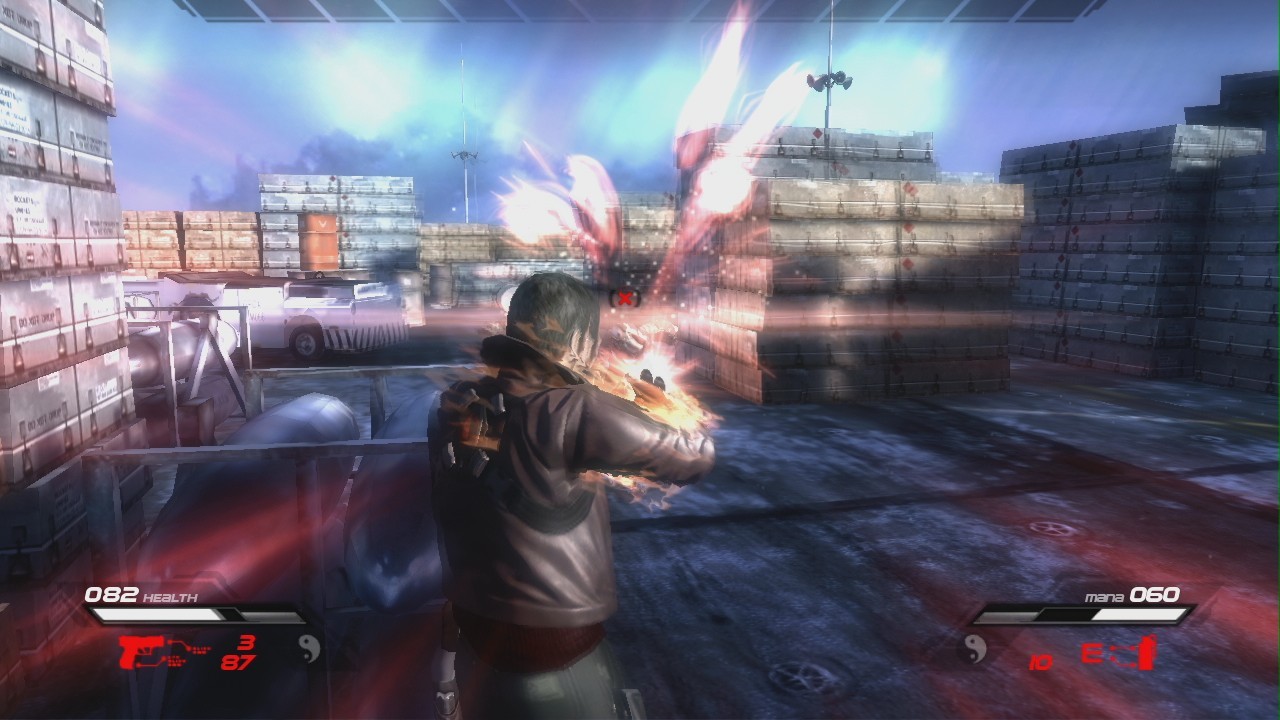The height and width of the screenshot is (720, 1280).
Task: Click the speaker cluster on the tall mast
Action: [x=830, y=80]
